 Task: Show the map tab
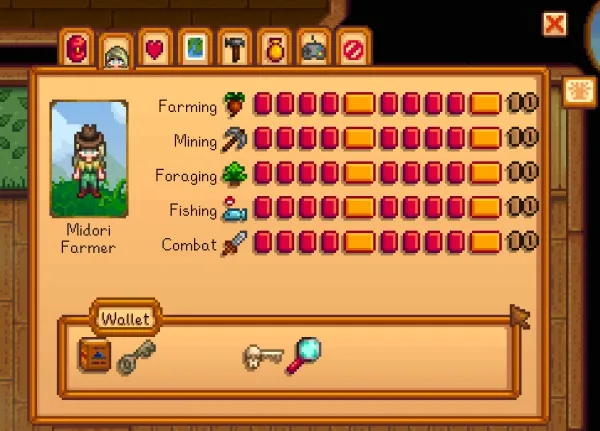tap(194, 47)
